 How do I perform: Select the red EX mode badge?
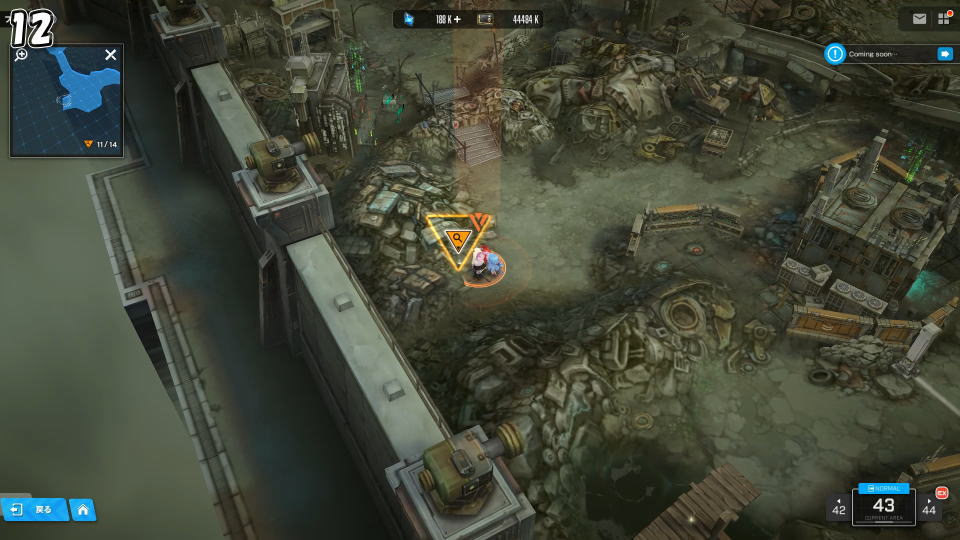click(941, 492)
